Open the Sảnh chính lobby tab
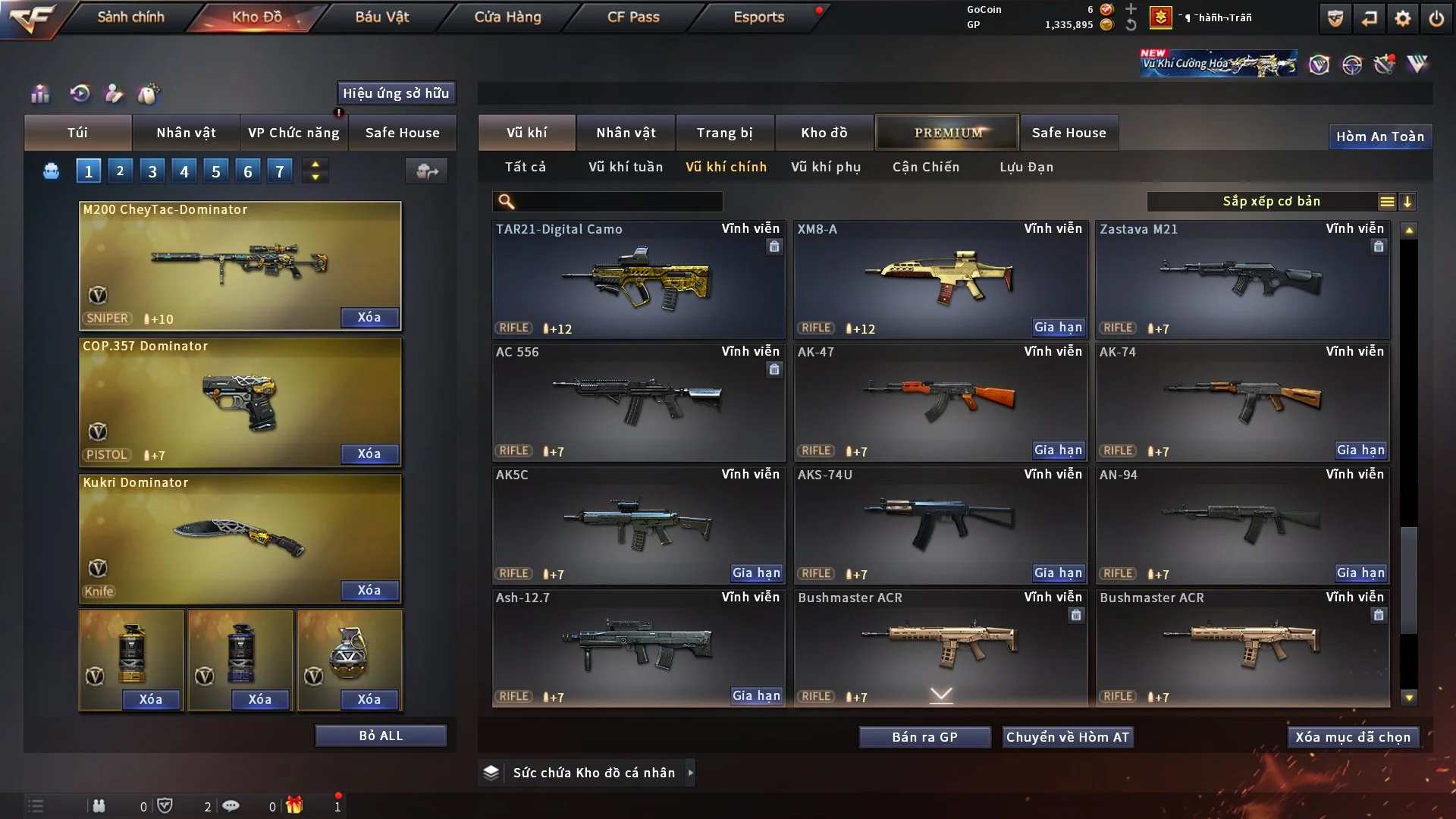The width and height of the screenshot is (1456, 819). click(130, 17)
